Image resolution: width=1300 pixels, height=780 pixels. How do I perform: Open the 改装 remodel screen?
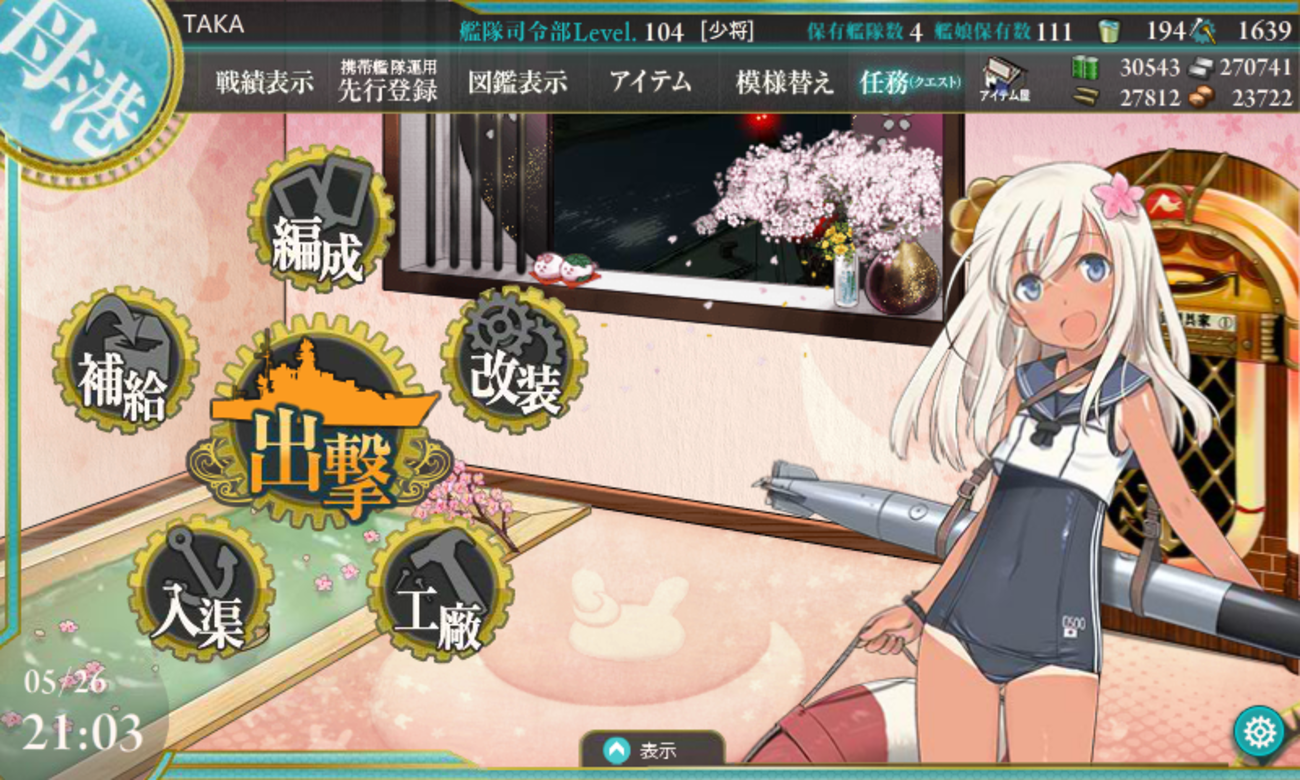coord(513,360)
